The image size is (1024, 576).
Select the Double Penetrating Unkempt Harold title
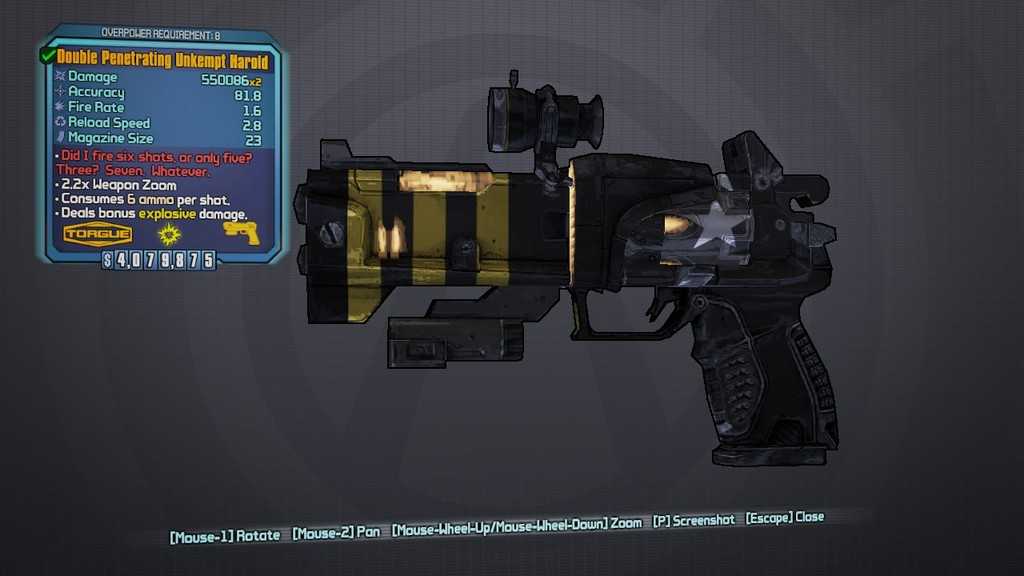coord(163,60)
